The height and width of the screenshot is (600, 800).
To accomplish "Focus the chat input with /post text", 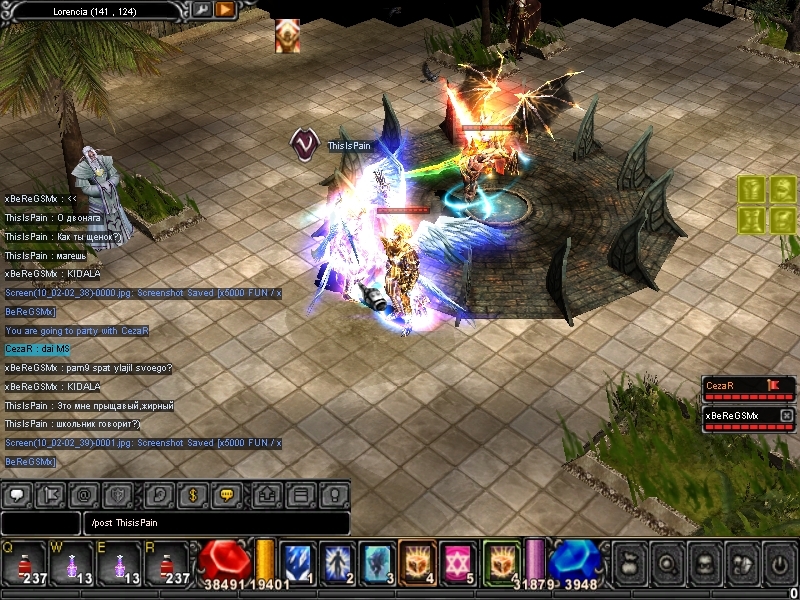I will tap(217, 523).
